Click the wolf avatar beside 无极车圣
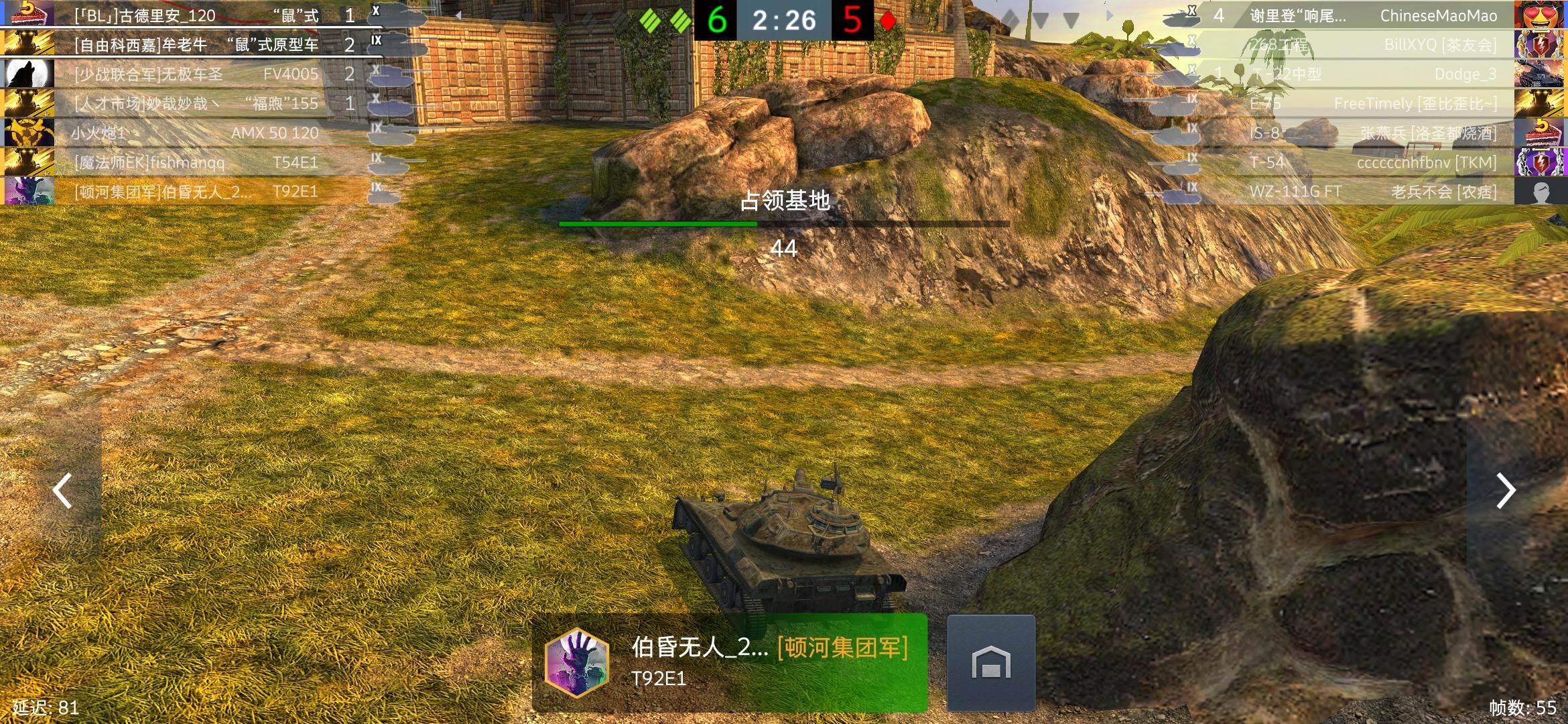Image resolution: width=1568 pixels, height=724 pixels. tap(29, 74)
